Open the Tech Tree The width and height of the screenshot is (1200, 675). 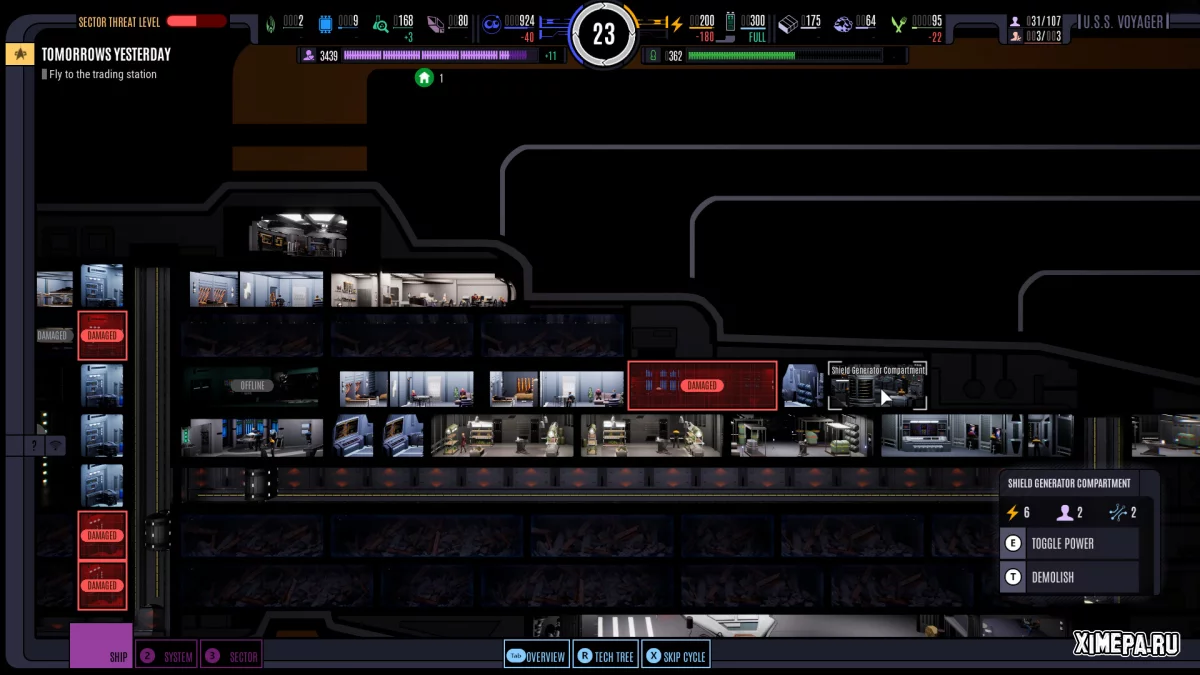click(607, 656)
